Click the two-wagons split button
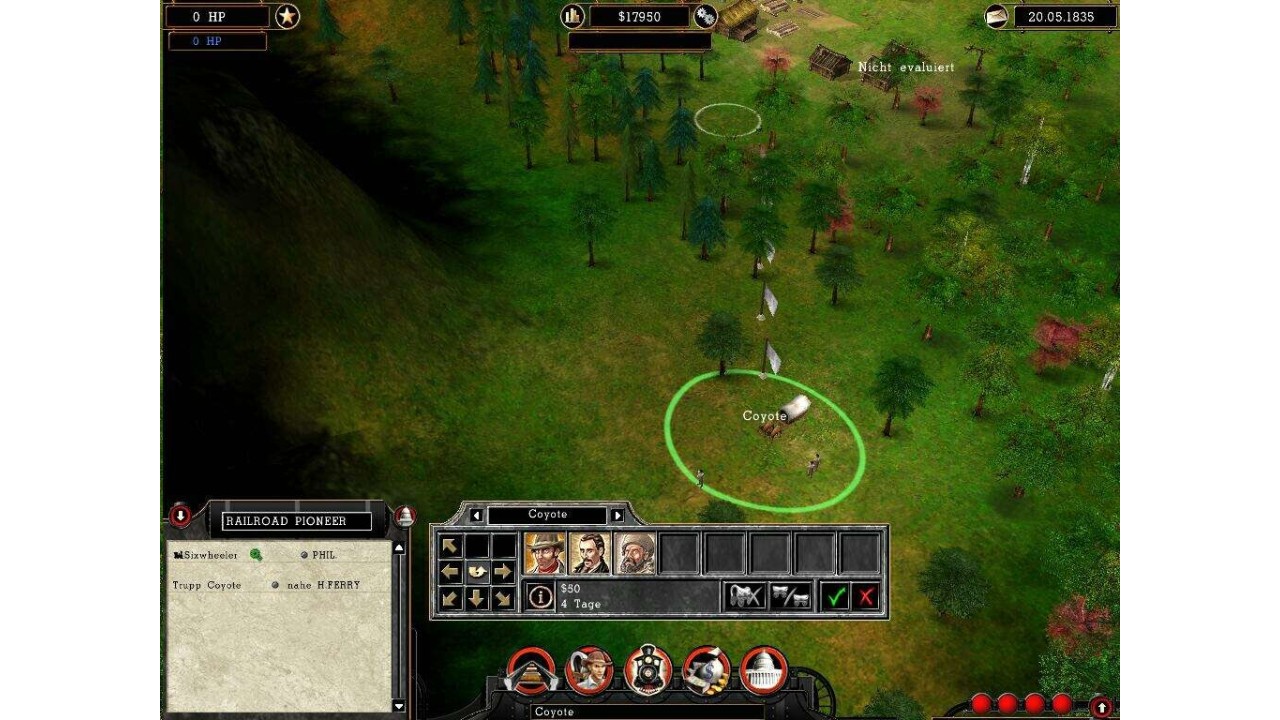1280x720 pixels. click(790, 597)
